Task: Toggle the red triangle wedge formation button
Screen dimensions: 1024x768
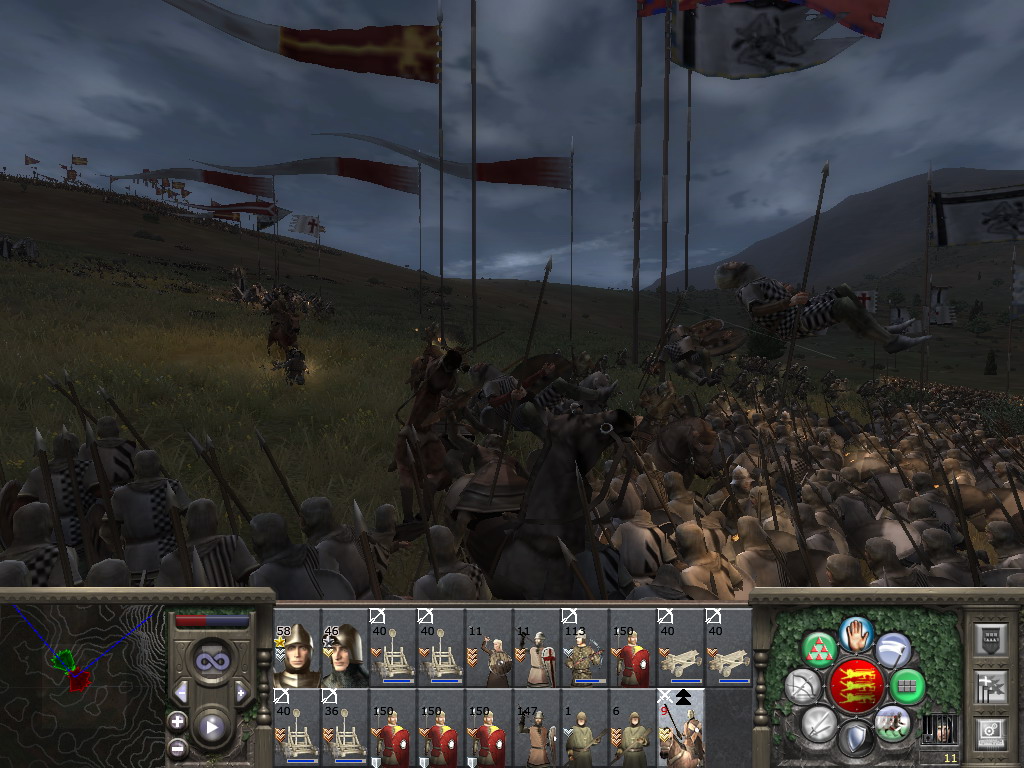Action: (820, 651)
